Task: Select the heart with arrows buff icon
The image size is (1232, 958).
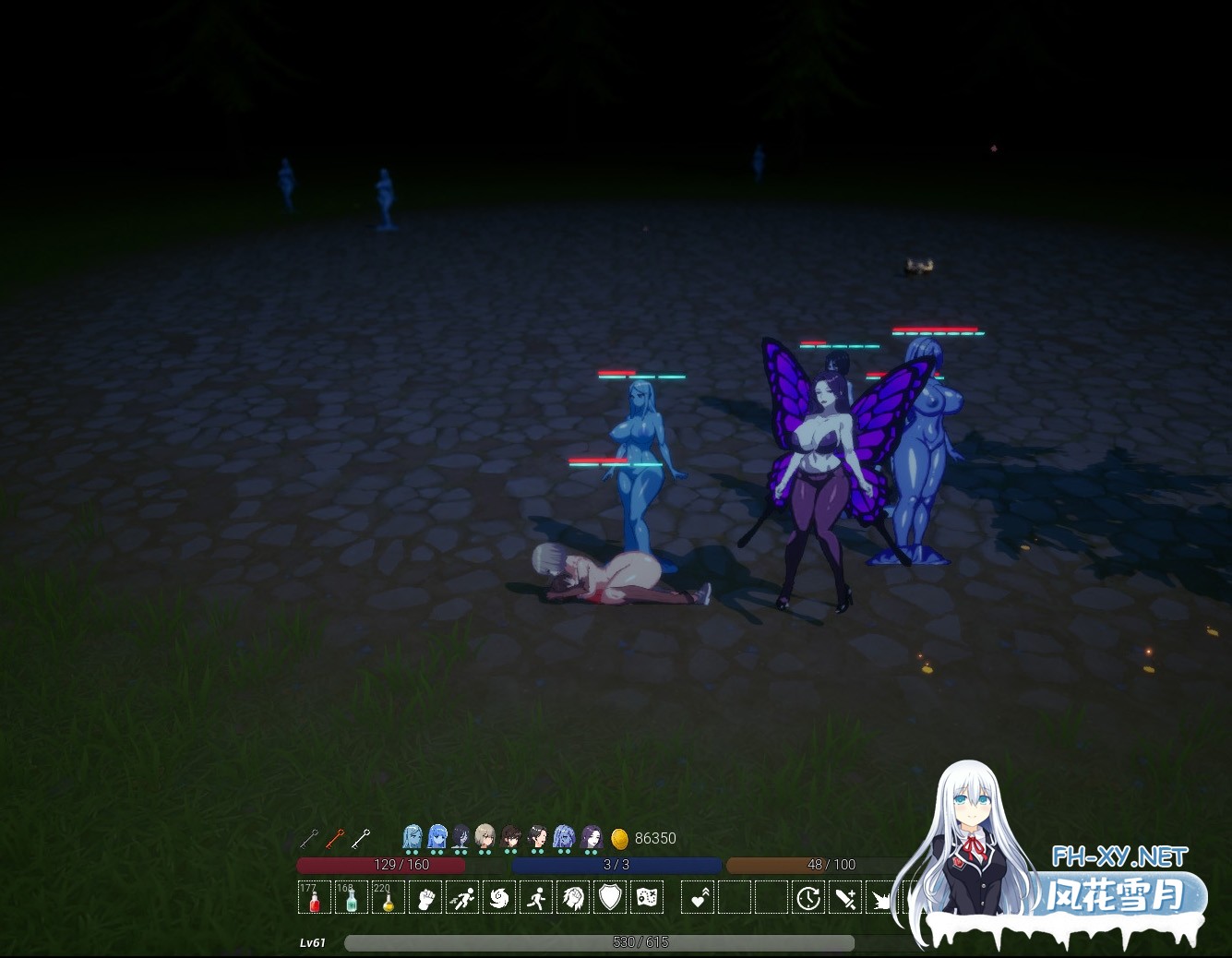Action: tap(699, 897)
